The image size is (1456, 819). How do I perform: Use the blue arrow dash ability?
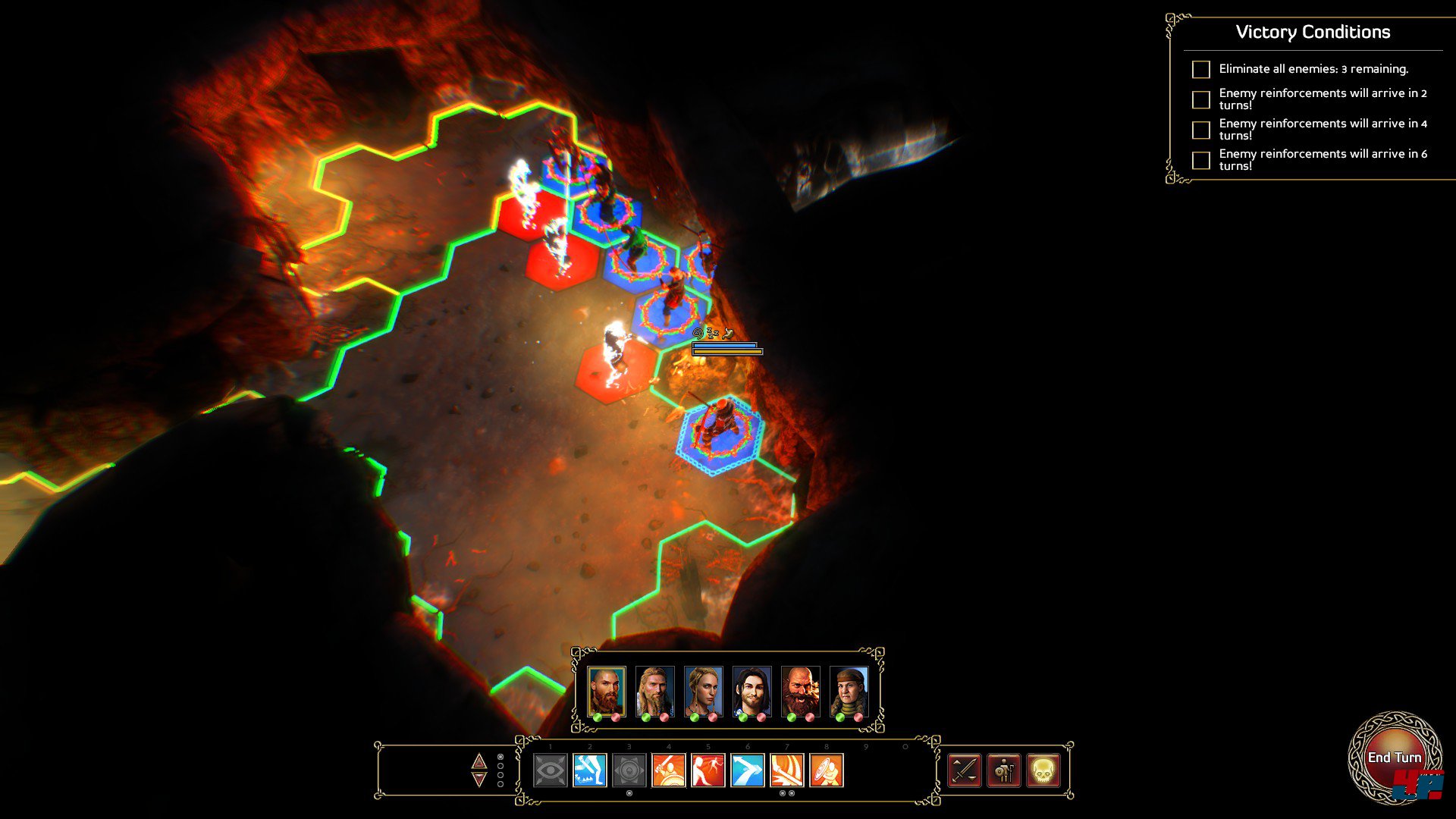748,770
